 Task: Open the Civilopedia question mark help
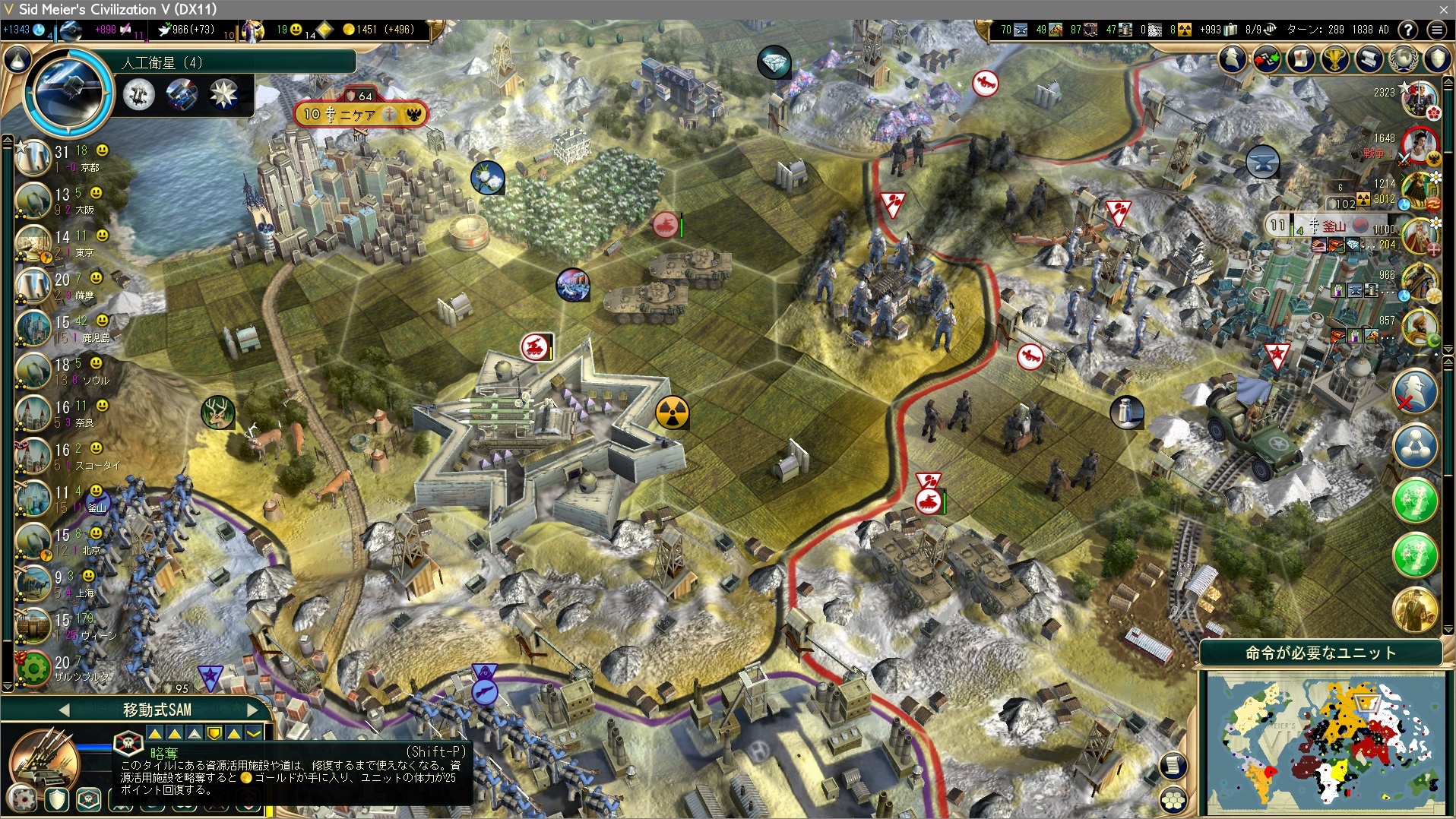click(1408, 30)
